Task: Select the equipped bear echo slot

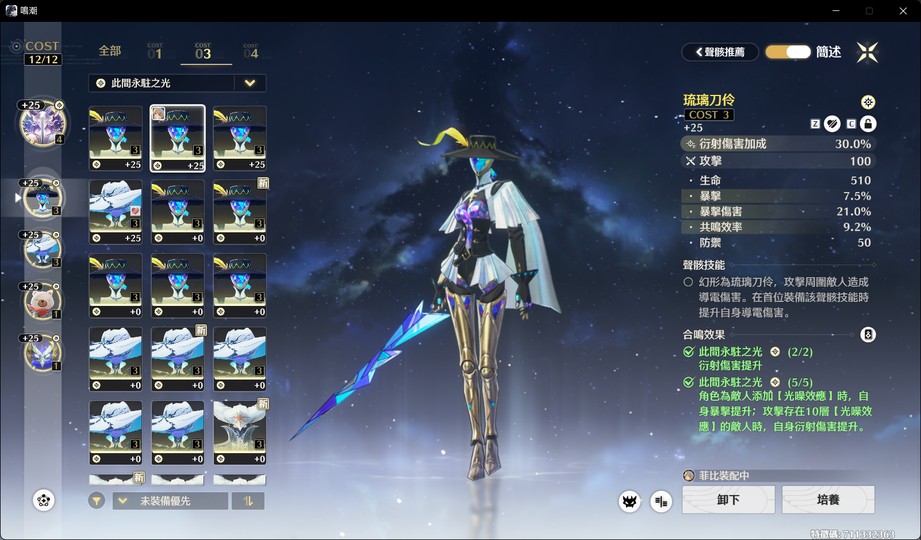Action: coord(42,298)
